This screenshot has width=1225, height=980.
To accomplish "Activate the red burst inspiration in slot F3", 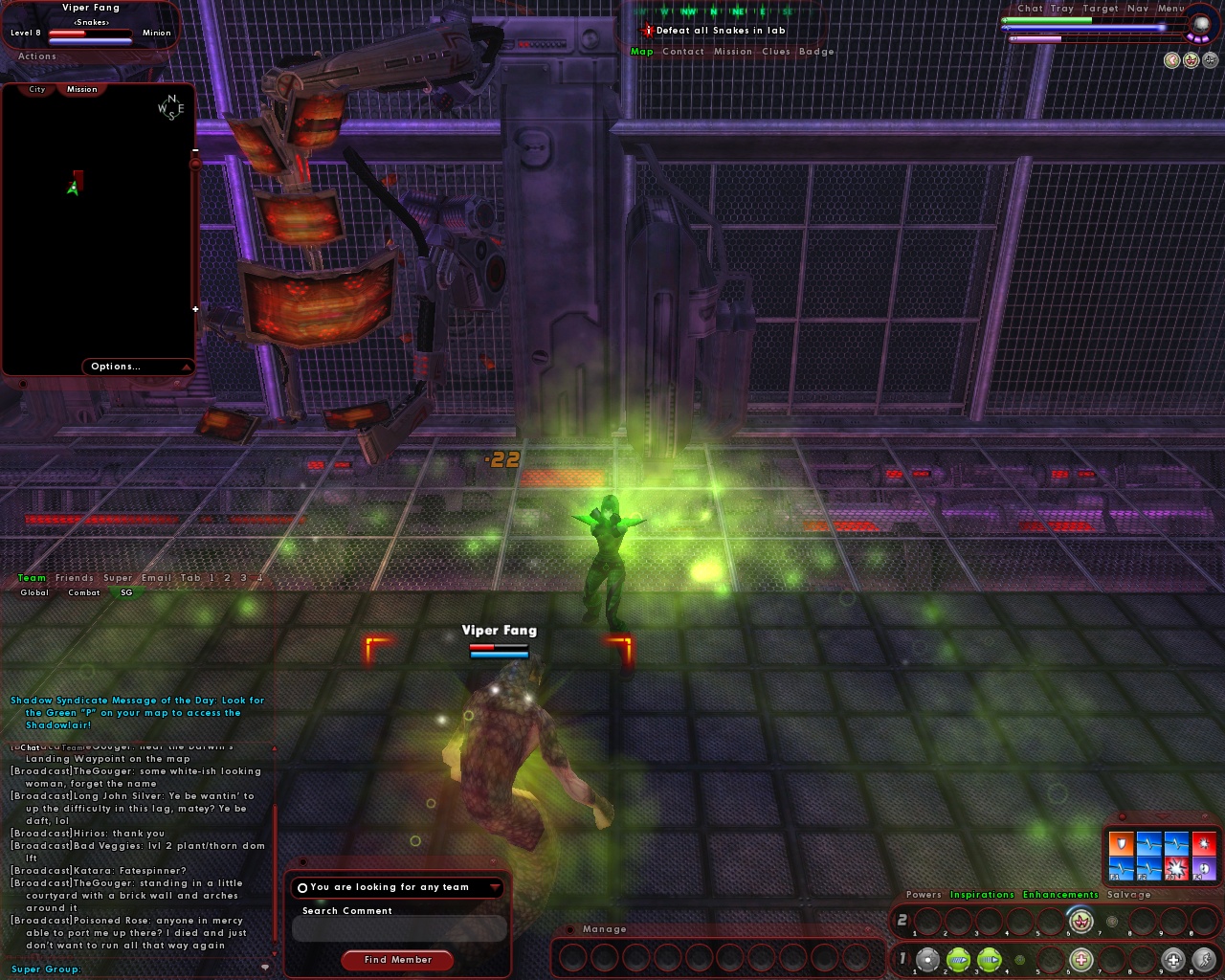I will click(1176, 868).
